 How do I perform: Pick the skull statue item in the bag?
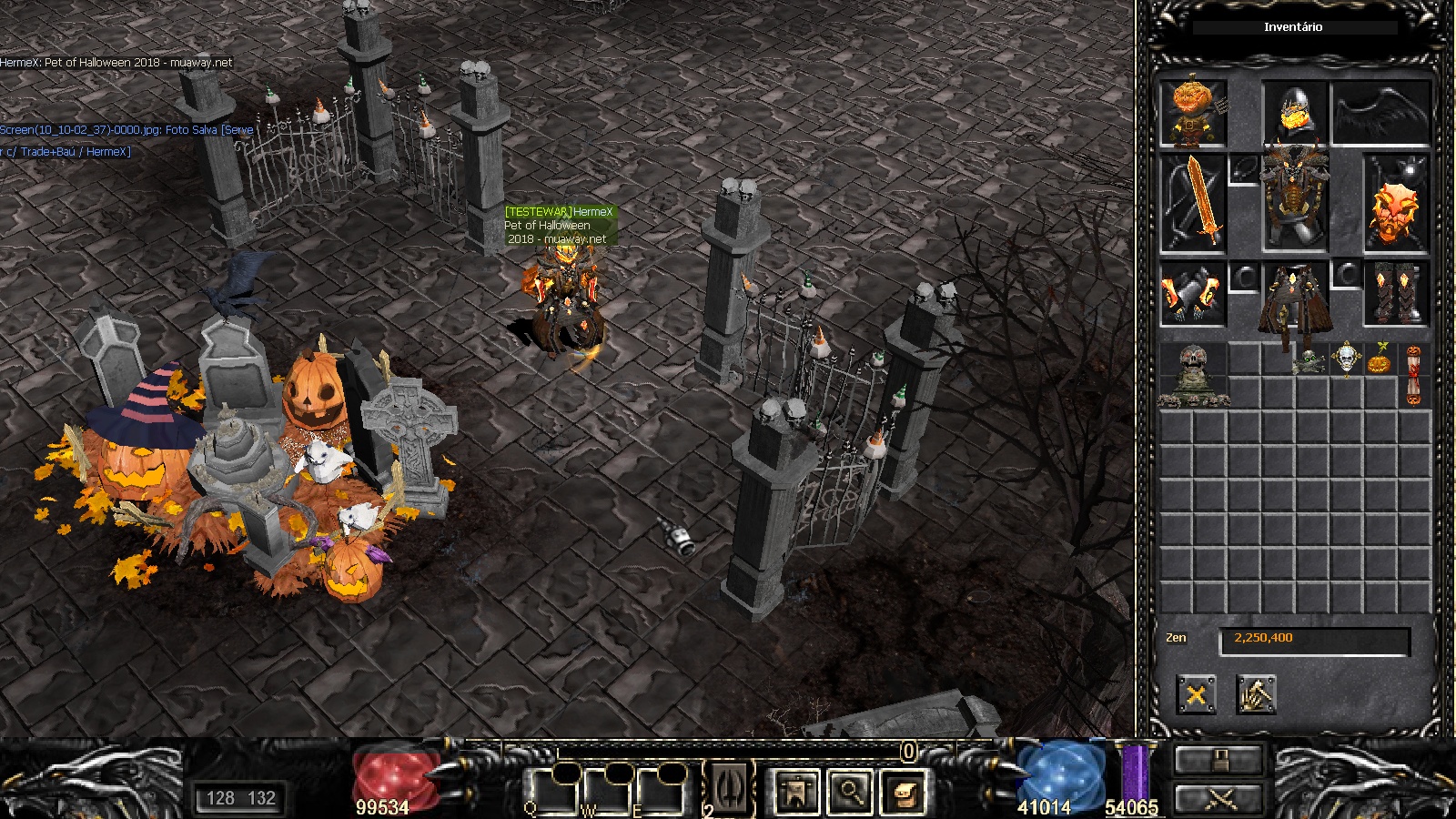(1193, 375)
